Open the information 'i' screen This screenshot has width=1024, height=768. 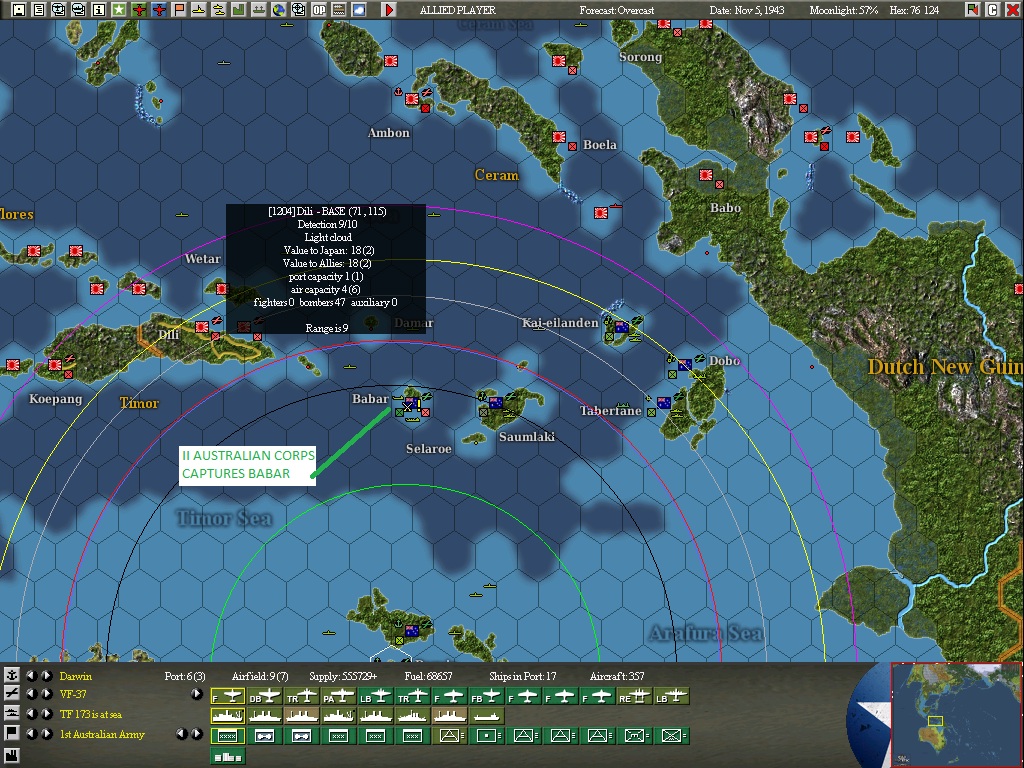click(x=98, y=10)
